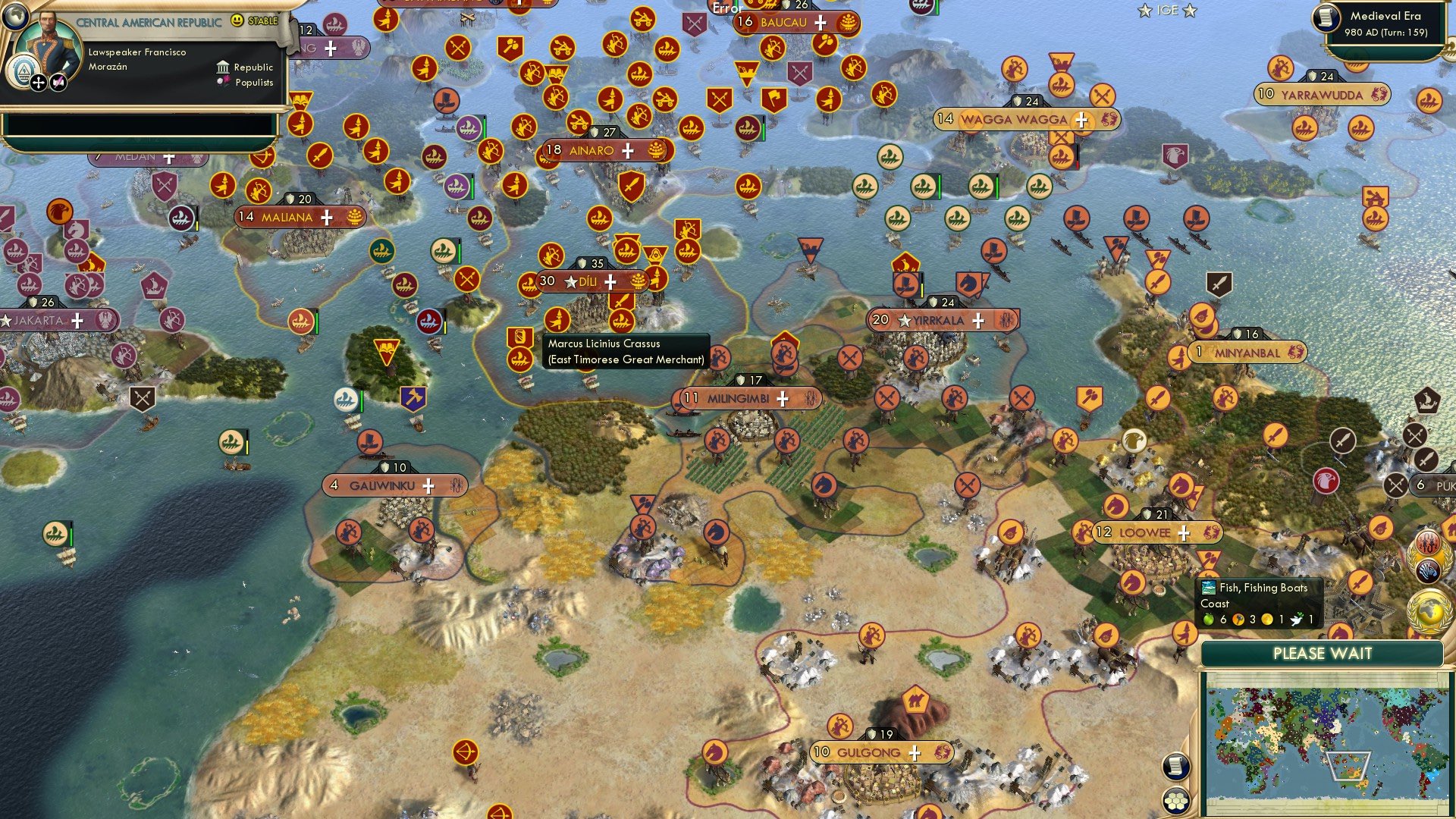
Task: Select the Baucau city name banner
Action: [783, 22]
